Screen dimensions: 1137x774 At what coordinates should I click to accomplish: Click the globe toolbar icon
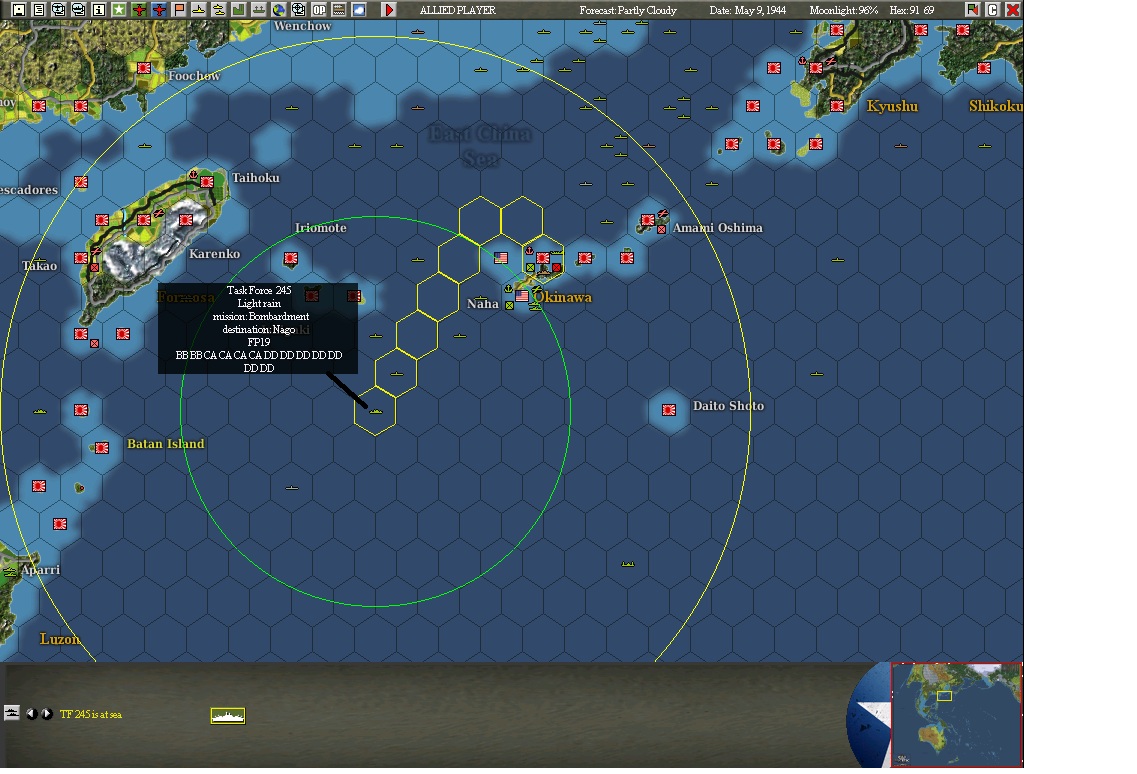tap(279, 10)
